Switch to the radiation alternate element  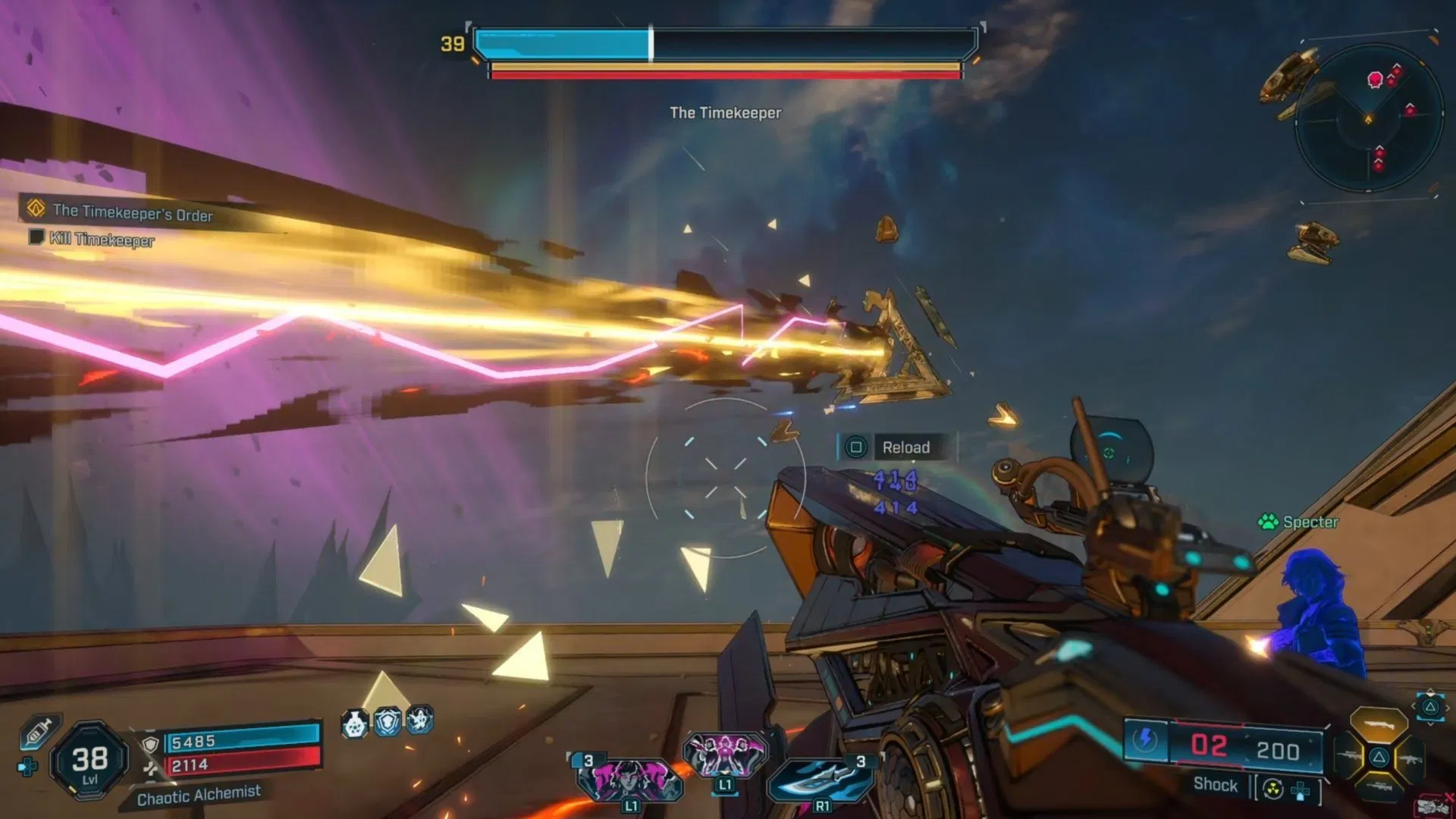(1273, 789)
